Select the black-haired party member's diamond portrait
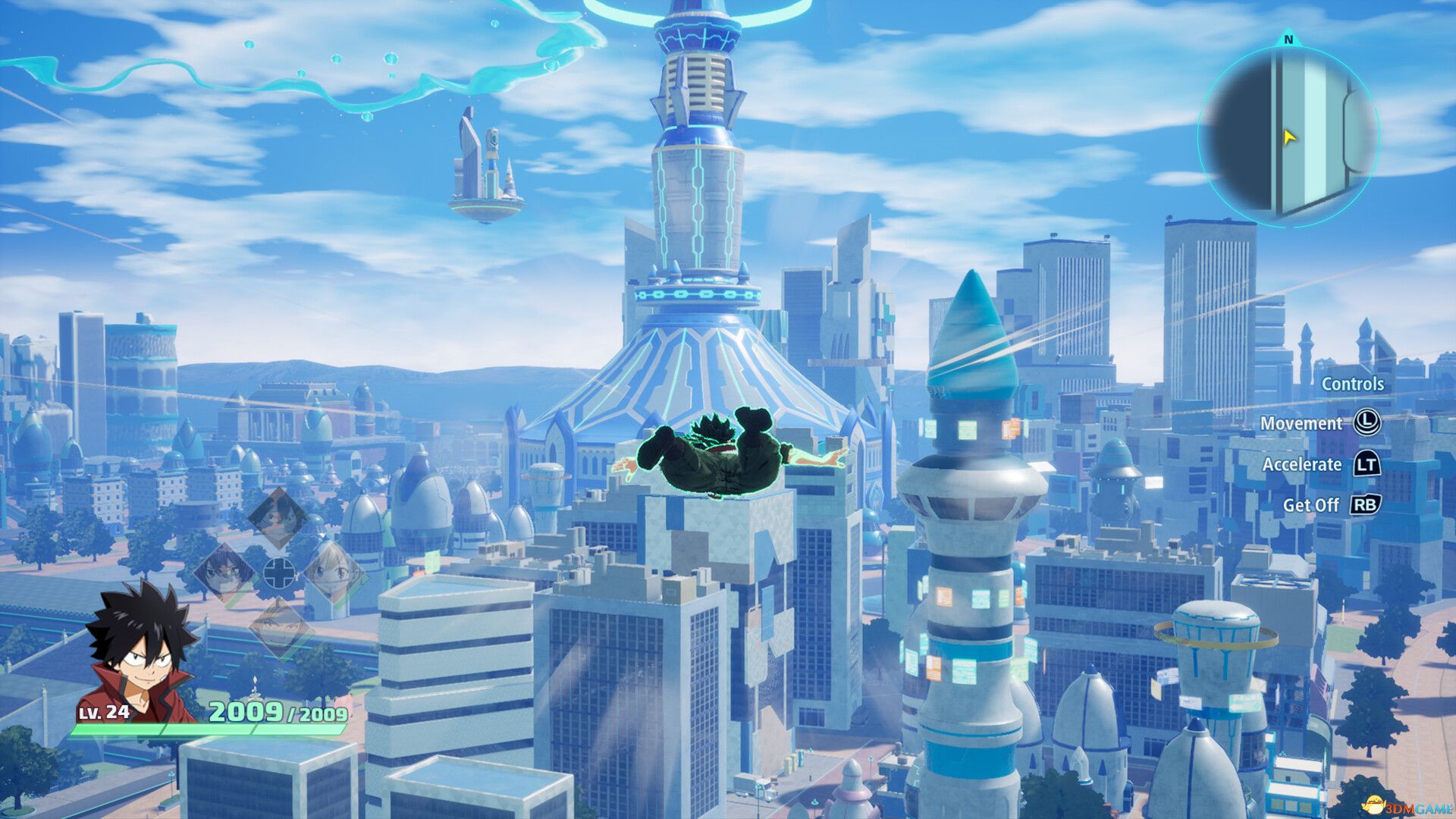The height and width of the screenshot is (819, 1456). coord(277,519)
